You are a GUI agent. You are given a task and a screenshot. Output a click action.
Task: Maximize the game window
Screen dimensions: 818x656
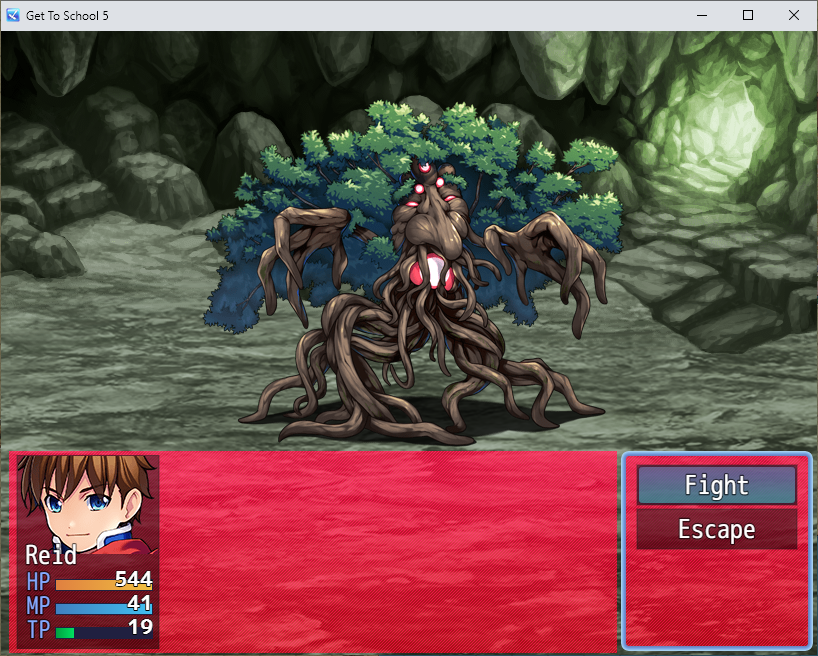coord(748,15)
